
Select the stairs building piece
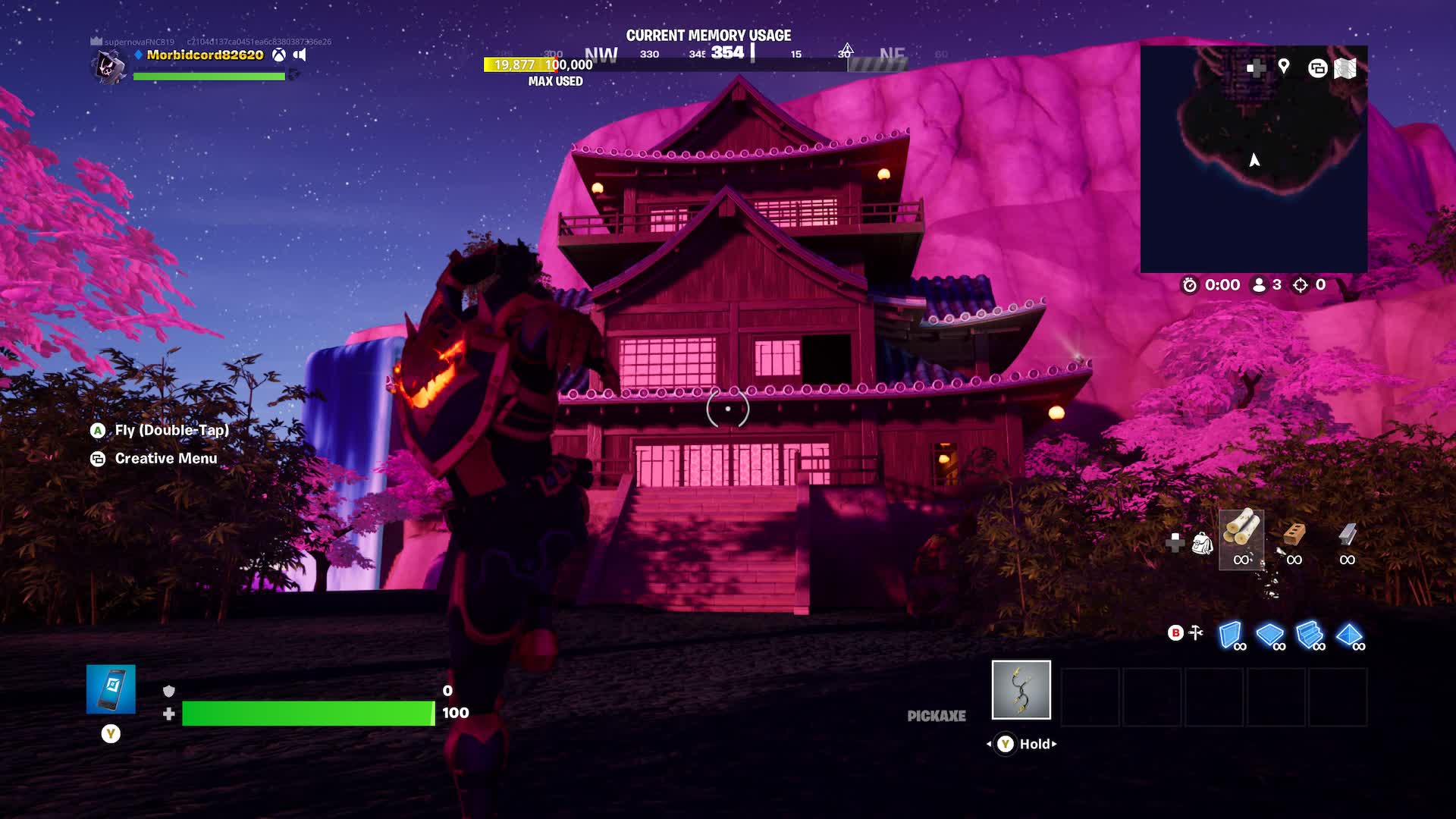tap(1310, 635)
